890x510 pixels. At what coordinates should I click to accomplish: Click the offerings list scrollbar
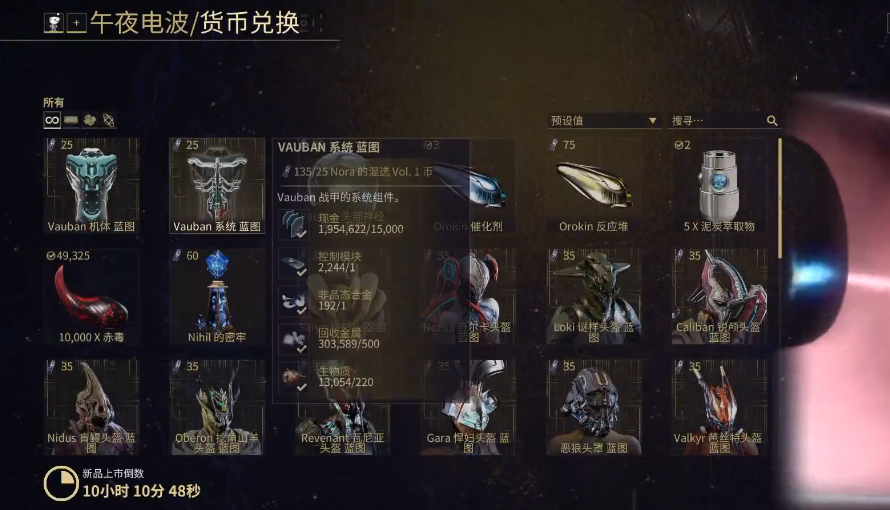(780, 200)
